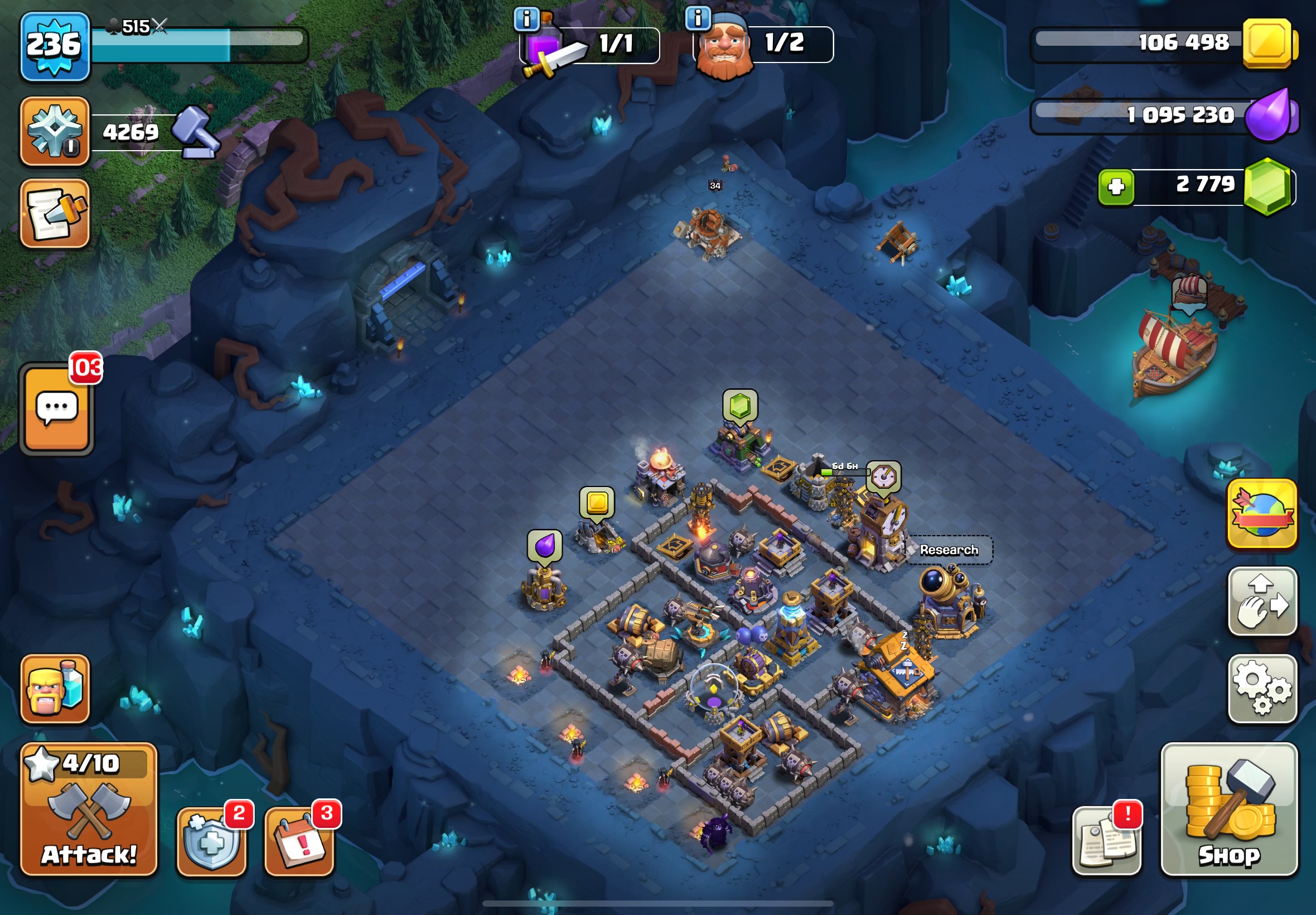
Task: Open the settings gears button
Action: click(1262, 688)
